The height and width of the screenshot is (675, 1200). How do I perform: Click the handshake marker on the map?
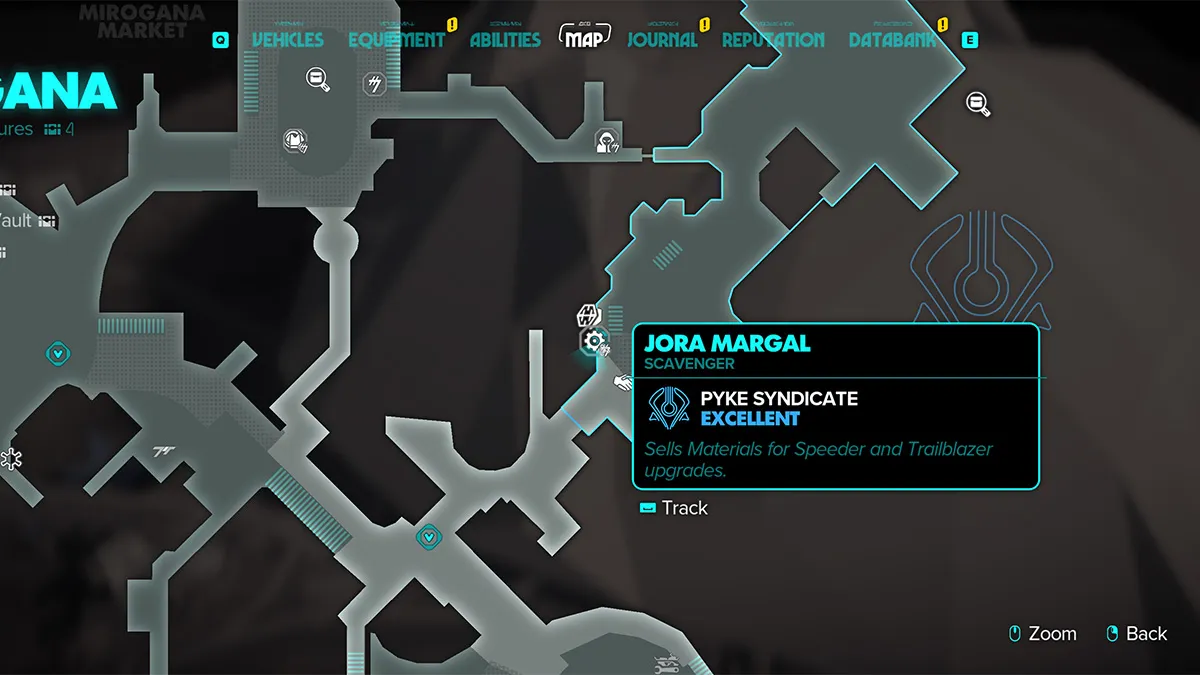click(x=623, y=382)
